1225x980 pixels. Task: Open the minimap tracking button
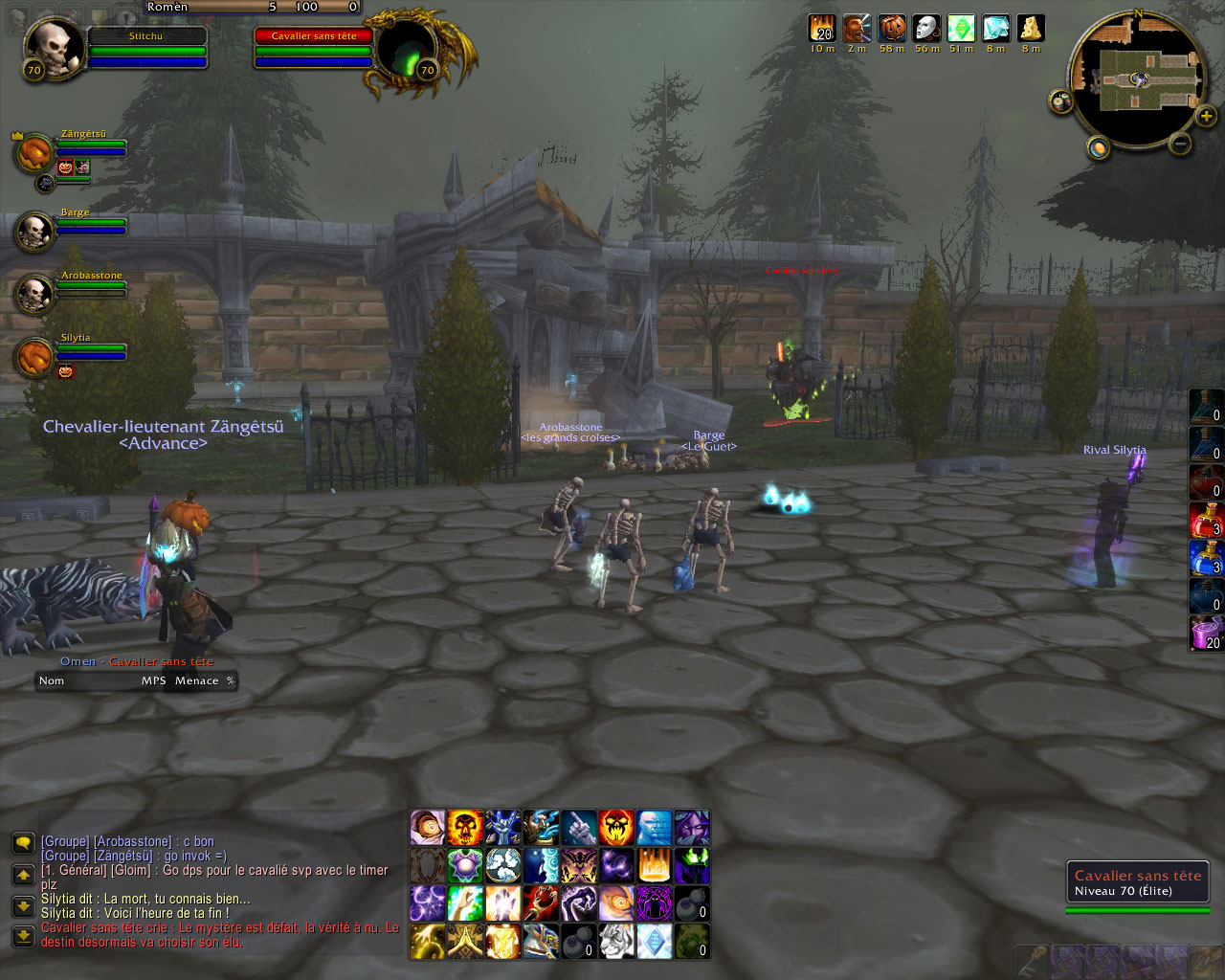(x=1099, y=148)
